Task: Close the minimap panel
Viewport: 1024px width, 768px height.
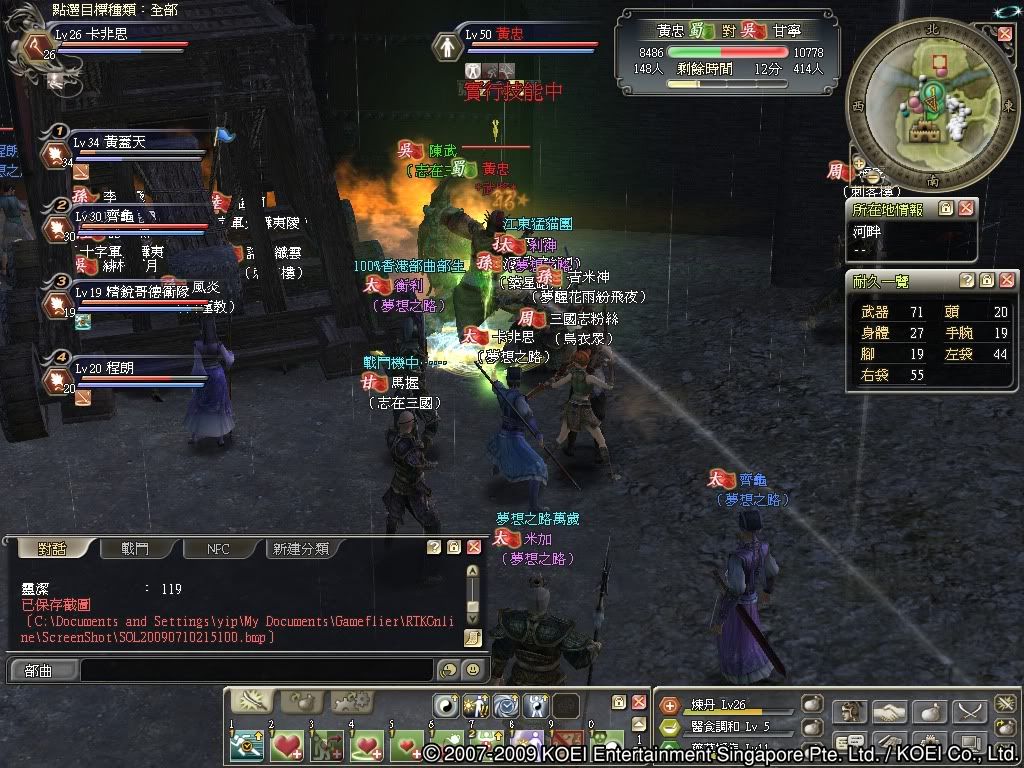Action: 1005,33
